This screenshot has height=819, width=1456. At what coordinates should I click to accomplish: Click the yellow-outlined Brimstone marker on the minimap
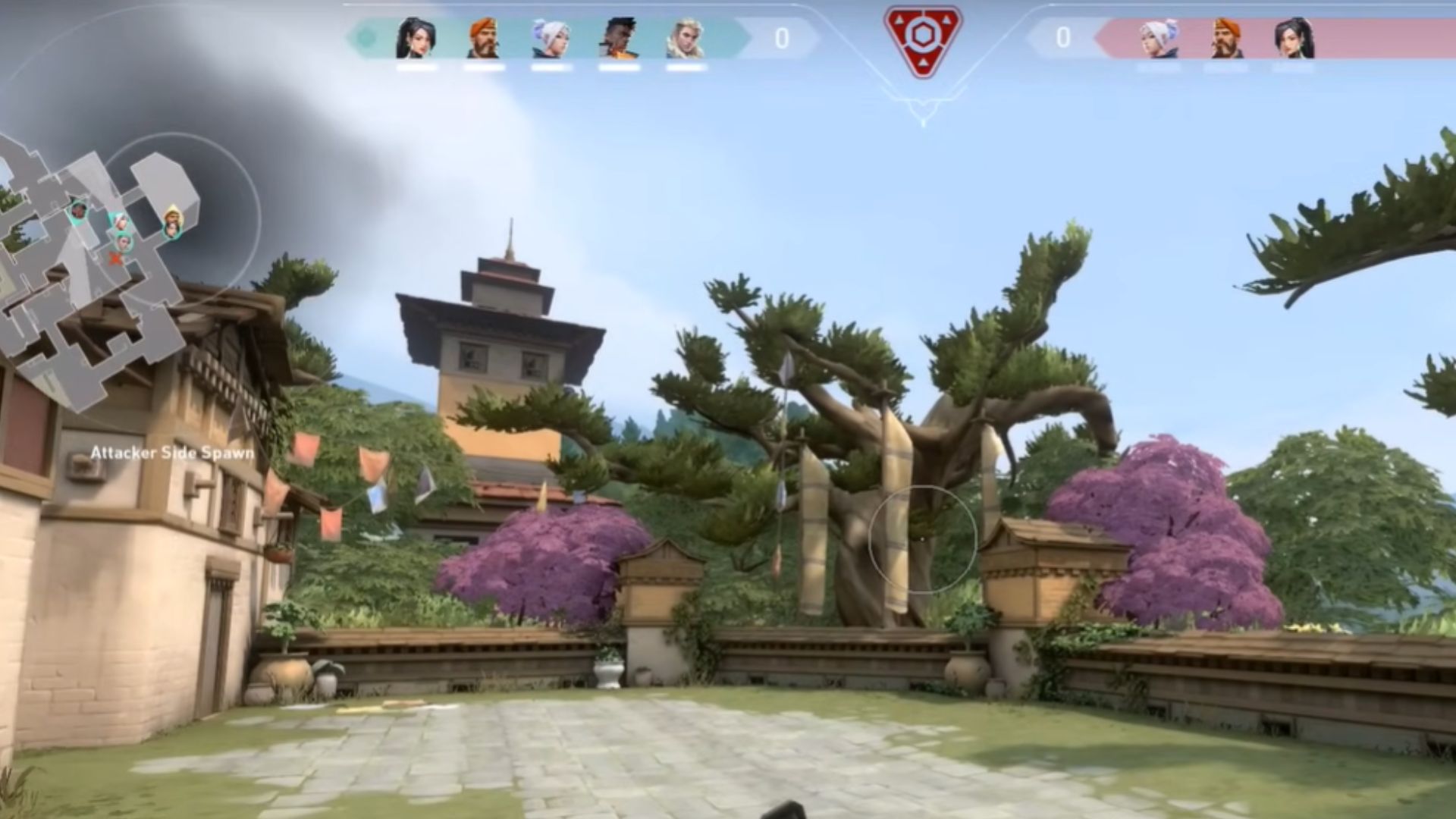(x=174, y=221)
